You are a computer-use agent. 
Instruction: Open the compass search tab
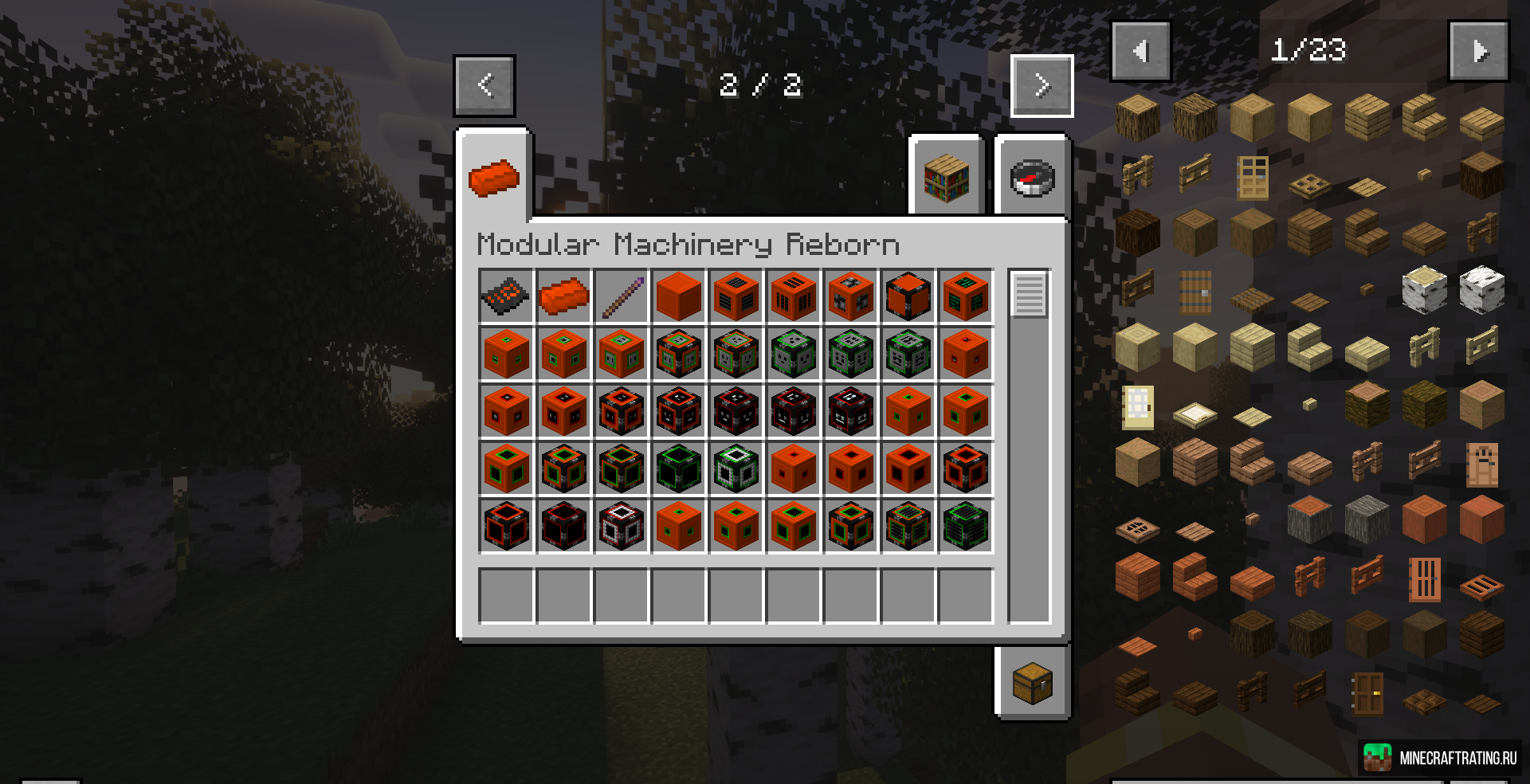coord(1032,177)
